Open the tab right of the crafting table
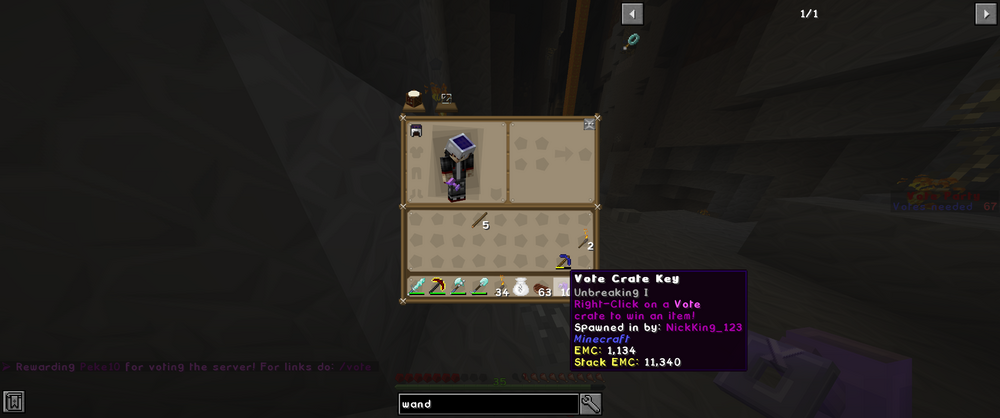 tap(445, 99)
